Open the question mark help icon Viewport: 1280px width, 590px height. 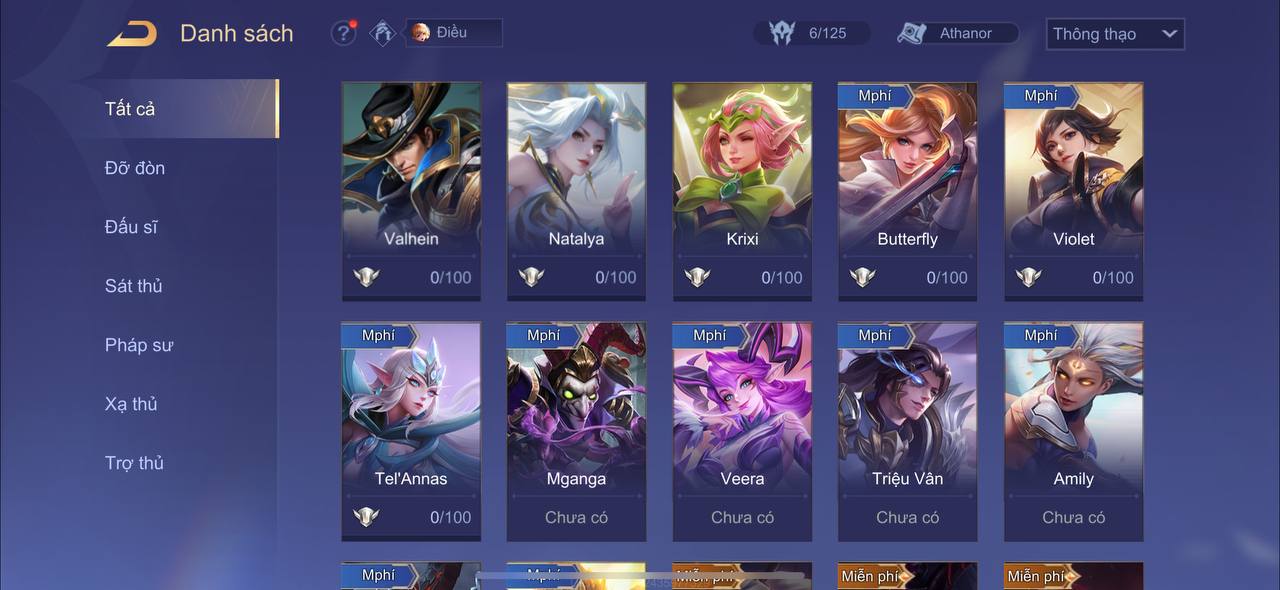point(343,33)
